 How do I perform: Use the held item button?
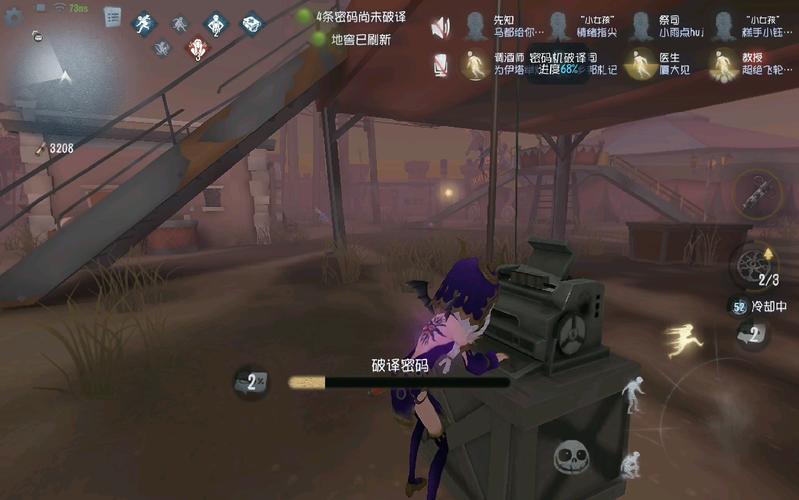point(755,193)
